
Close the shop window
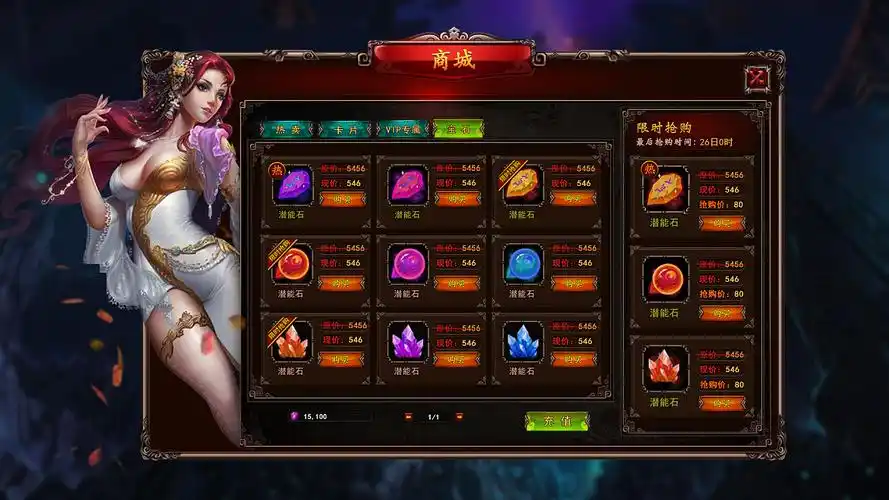pyautogui.click(x=757, y=77)
